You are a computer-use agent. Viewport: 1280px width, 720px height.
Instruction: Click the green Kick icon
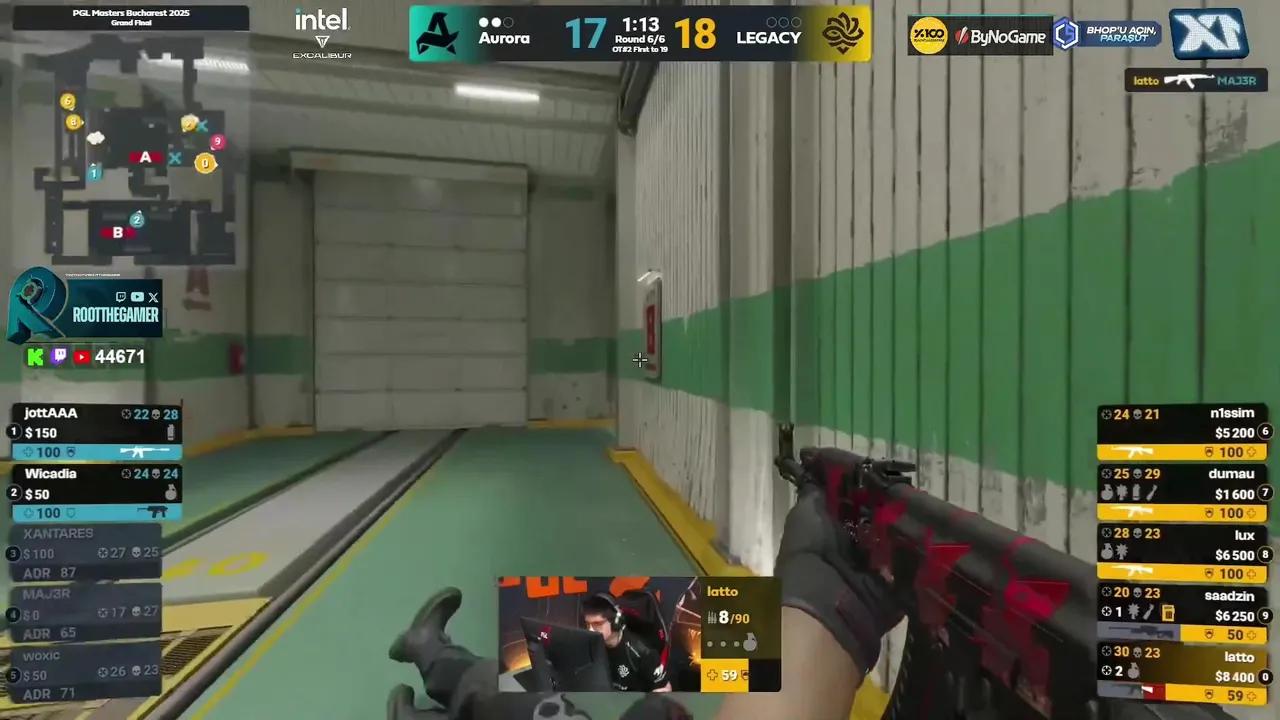[x=34, y=356]
